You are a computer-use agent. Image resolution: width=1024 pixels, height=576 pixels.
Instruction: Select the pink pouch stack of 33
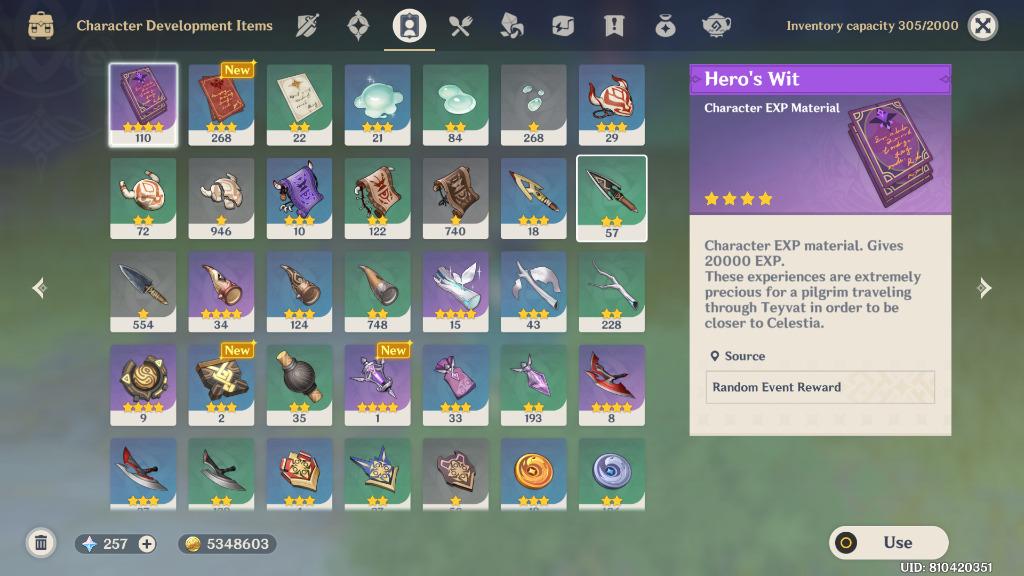pos(455,385)
